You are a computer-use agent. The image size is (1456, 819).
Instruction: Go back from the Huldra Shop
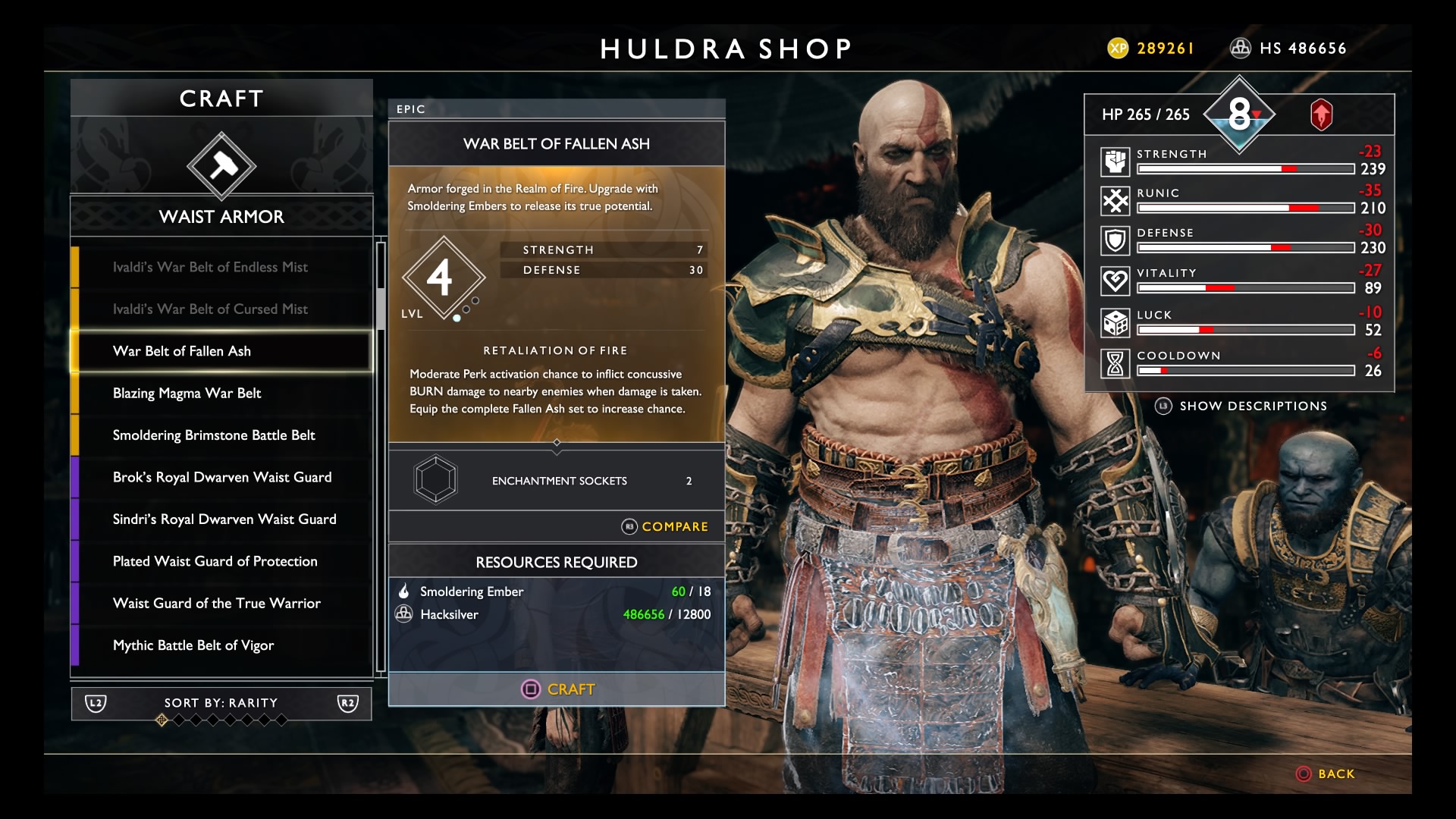(x=1326, y=774)
